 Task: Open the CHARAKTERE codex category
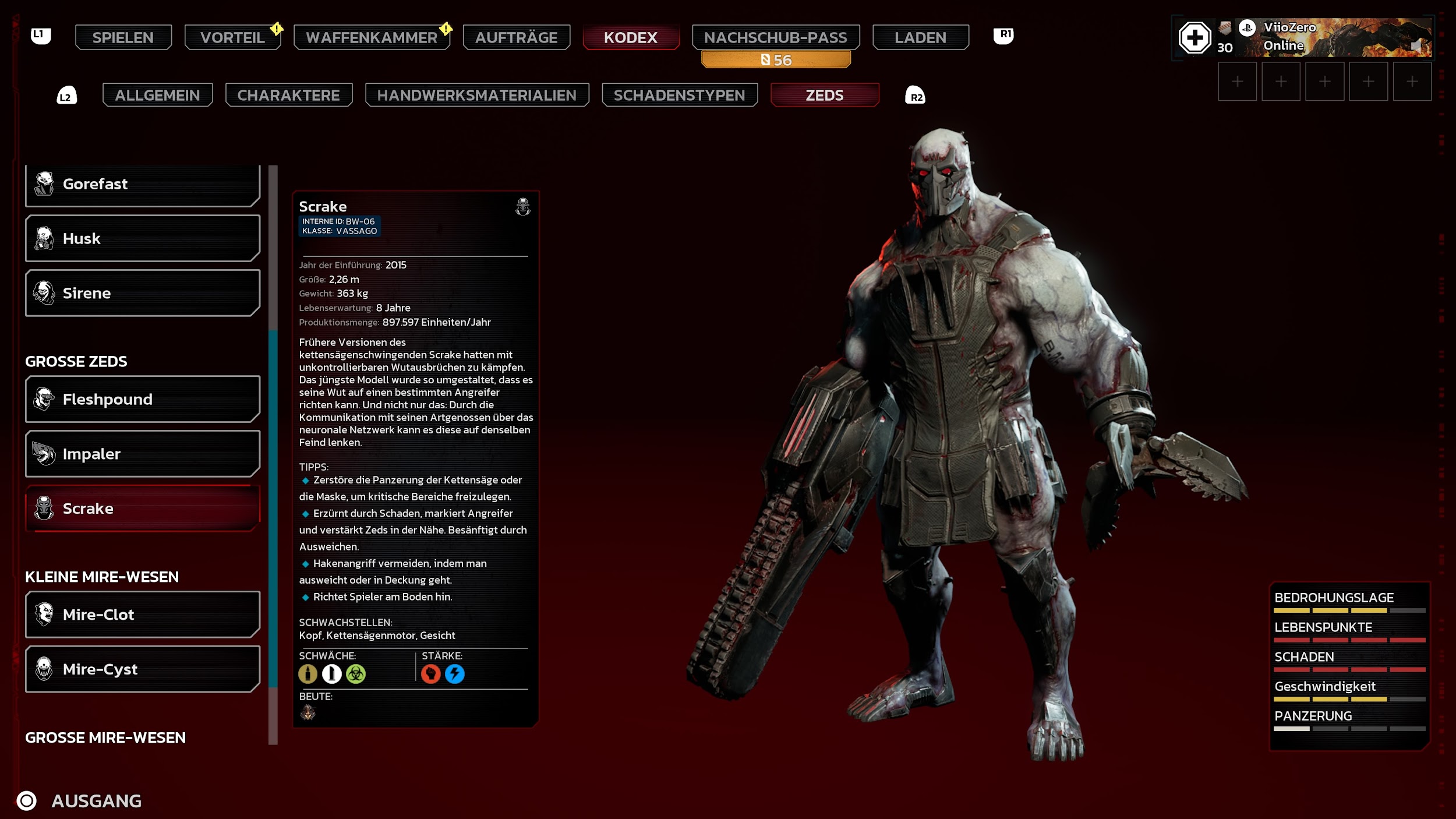(x=288, y=95)
